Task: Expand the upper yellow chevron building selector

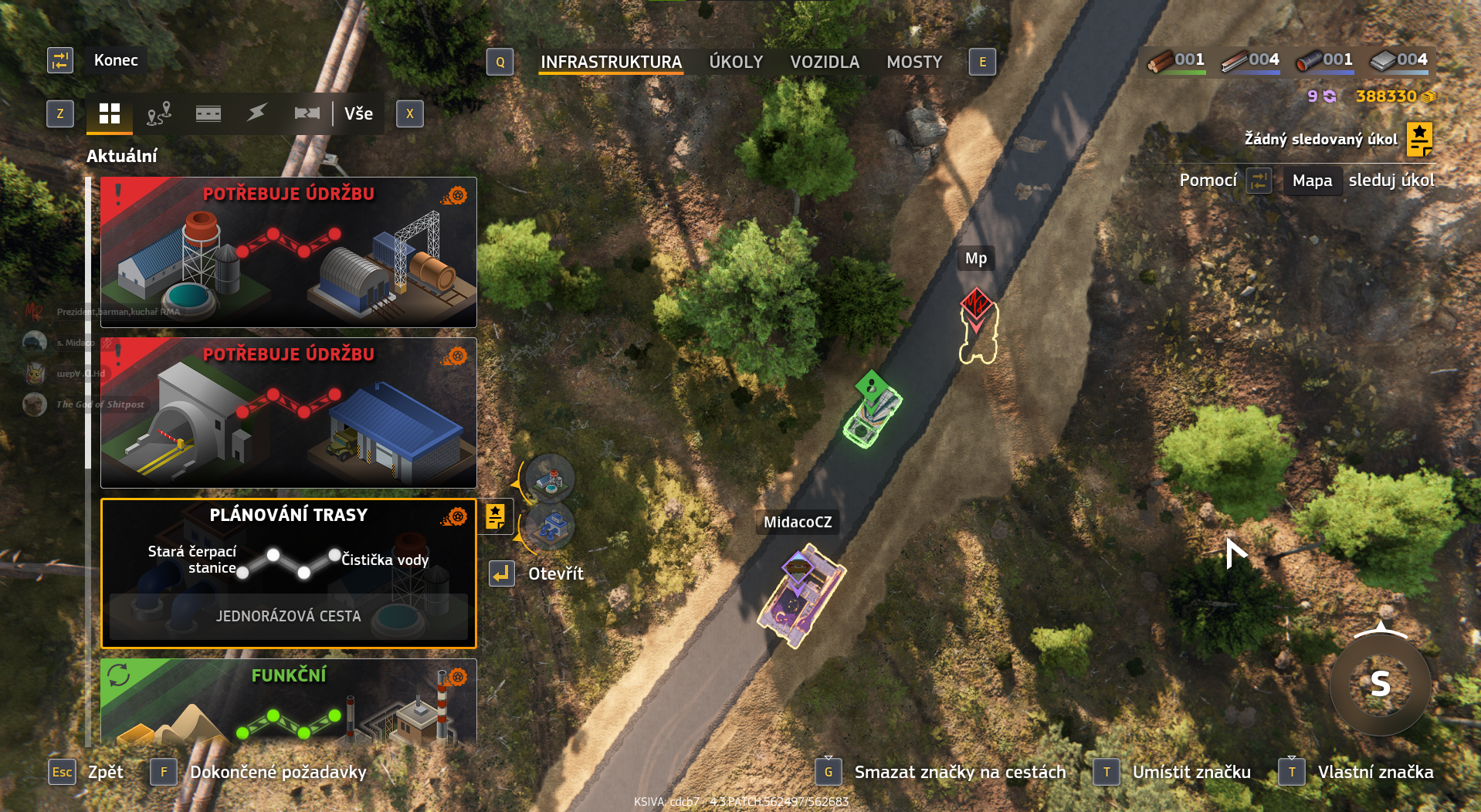Action: (x=517, y=483)
